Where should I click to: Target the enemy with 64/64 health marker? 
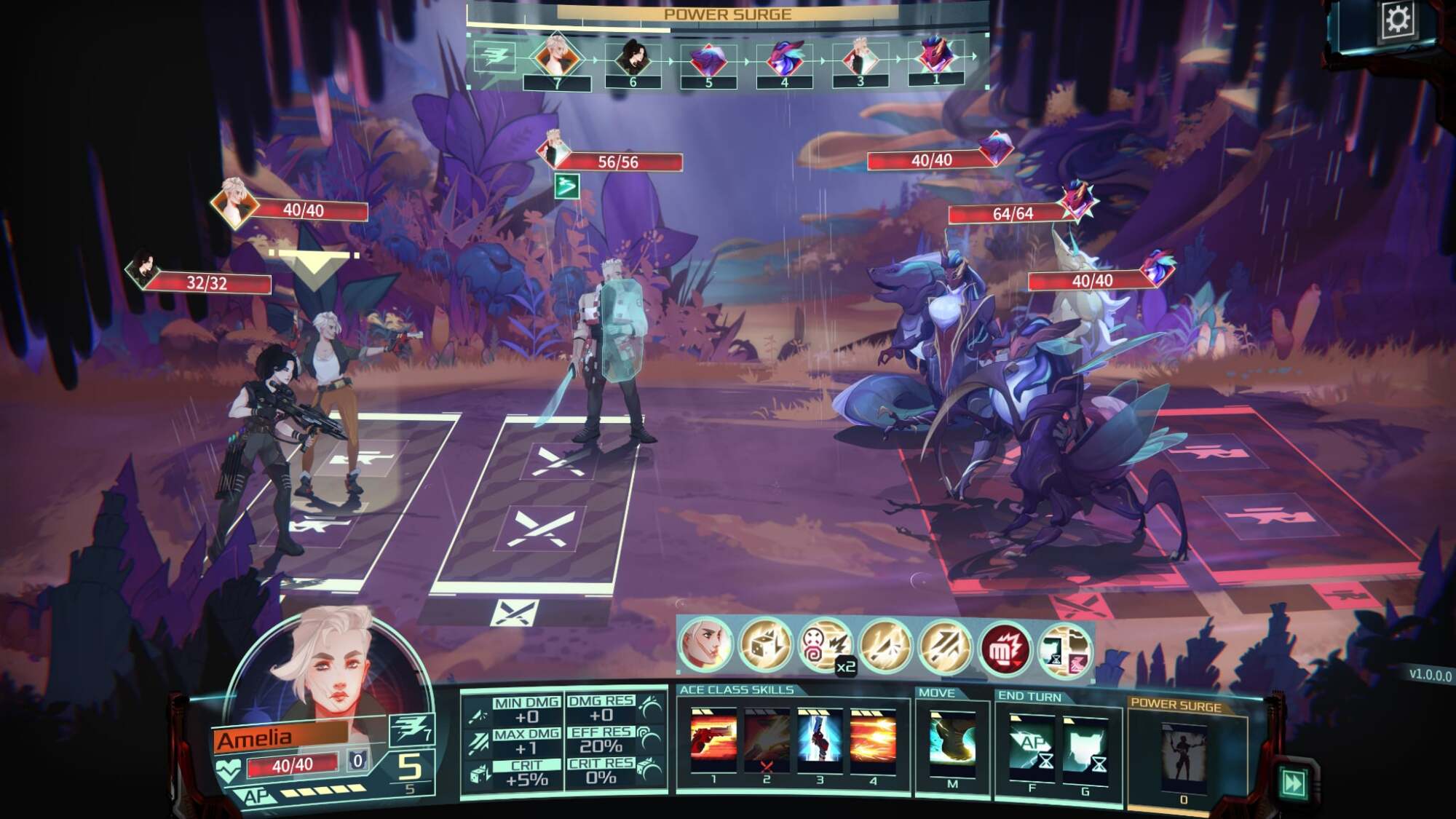tap(1078, 199)
